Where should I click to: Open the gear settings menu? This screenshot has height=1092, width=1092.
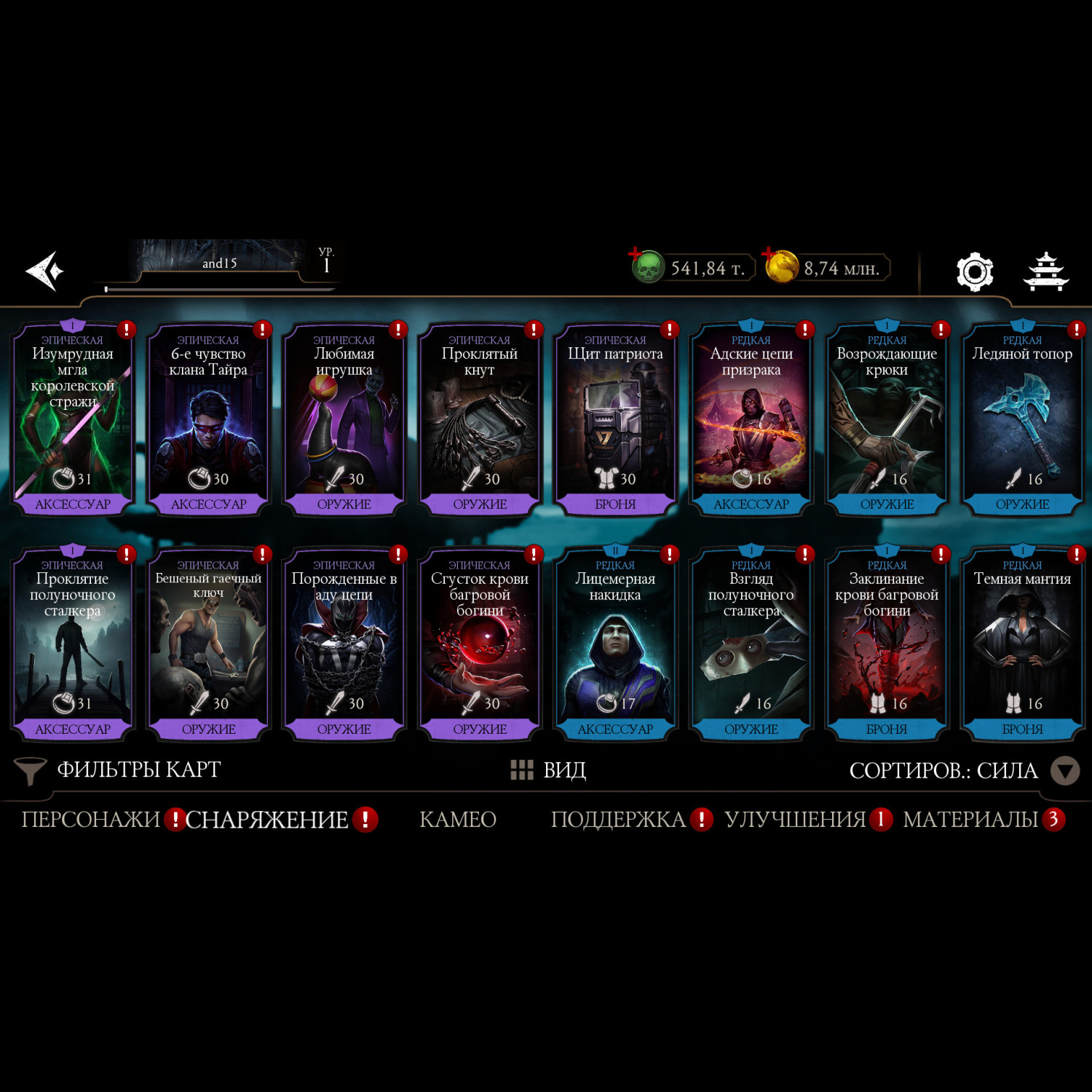pyautogui.click(x=974, y=272)
